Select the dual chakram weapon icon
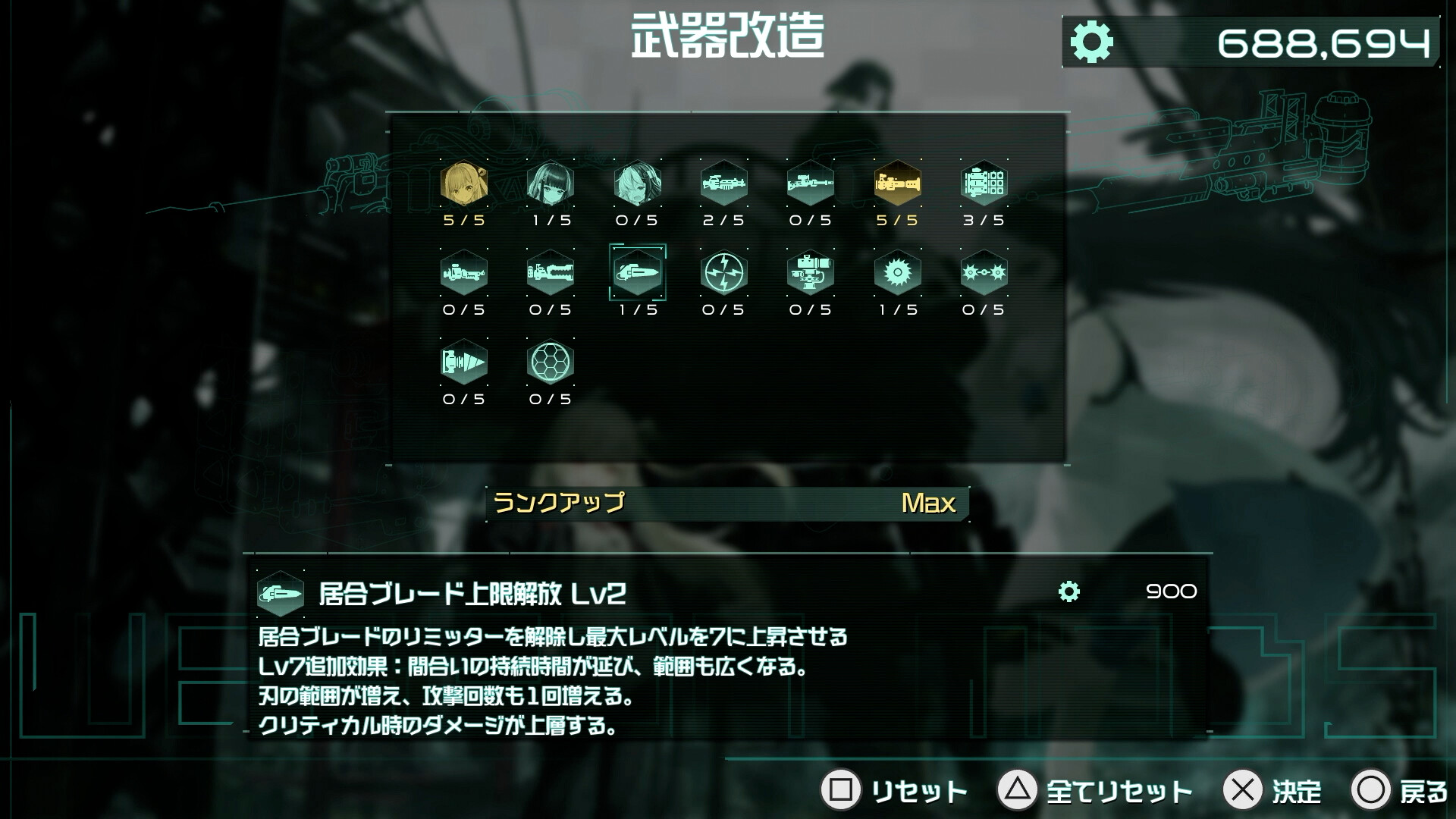 coord(984,275)
